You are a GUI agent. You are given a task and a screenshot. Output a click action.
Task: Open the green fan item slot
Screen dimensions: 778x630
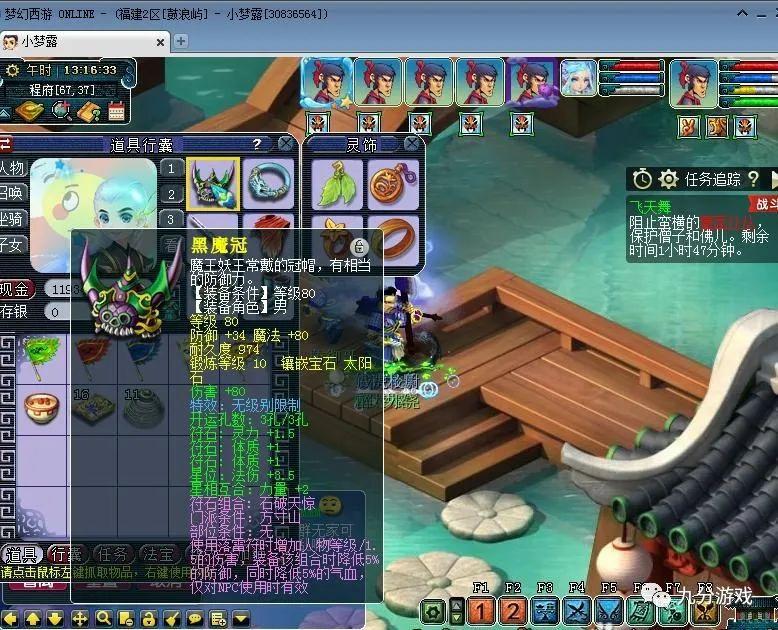[42, 352]
